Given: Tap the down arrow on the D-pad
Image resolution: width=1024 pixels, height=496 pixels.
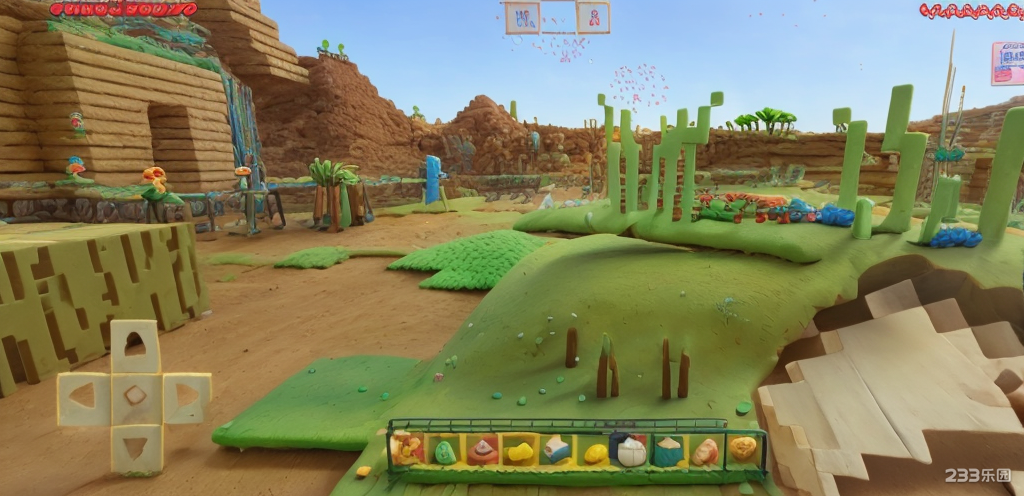Looking at the screenshot, I should [x=135, y=445].
